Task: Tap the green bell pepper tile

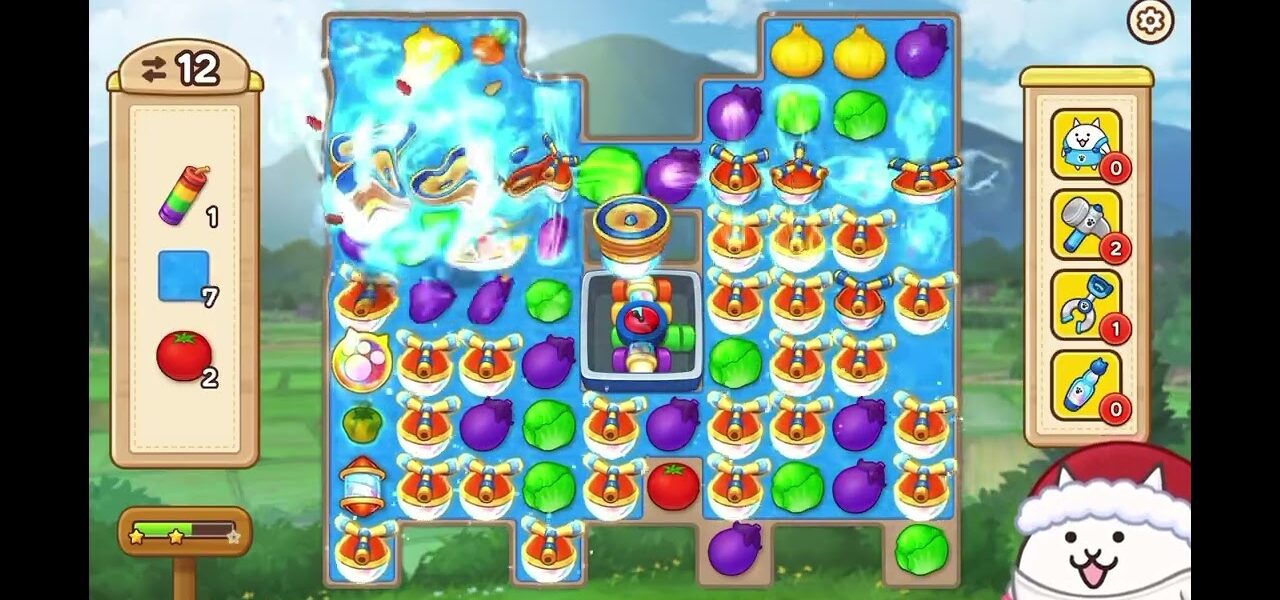Action: click(362, 424)
